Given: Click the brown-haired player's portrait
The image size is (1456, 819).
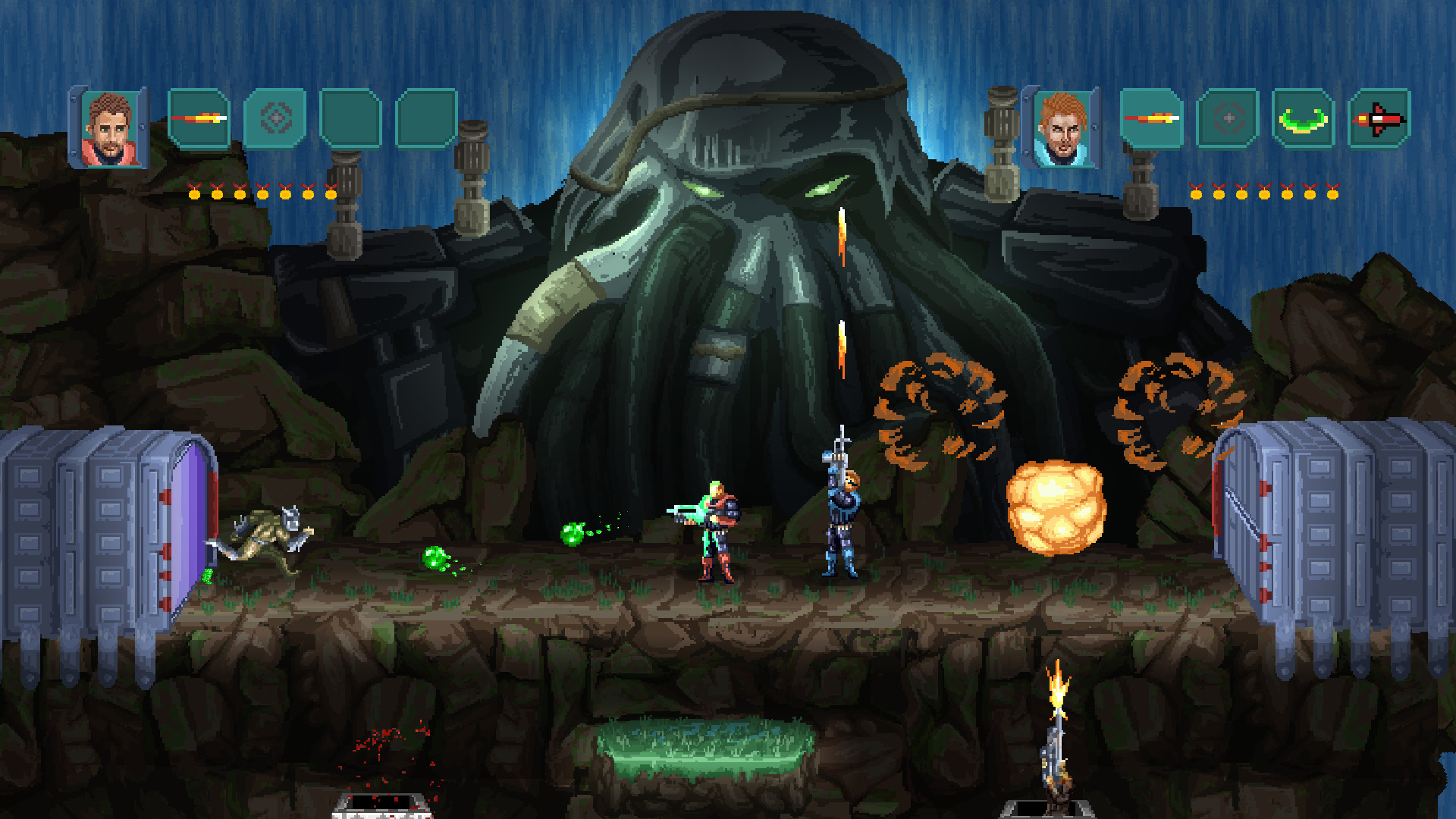Looking at the screenshot, I should (x=112, y=125).
